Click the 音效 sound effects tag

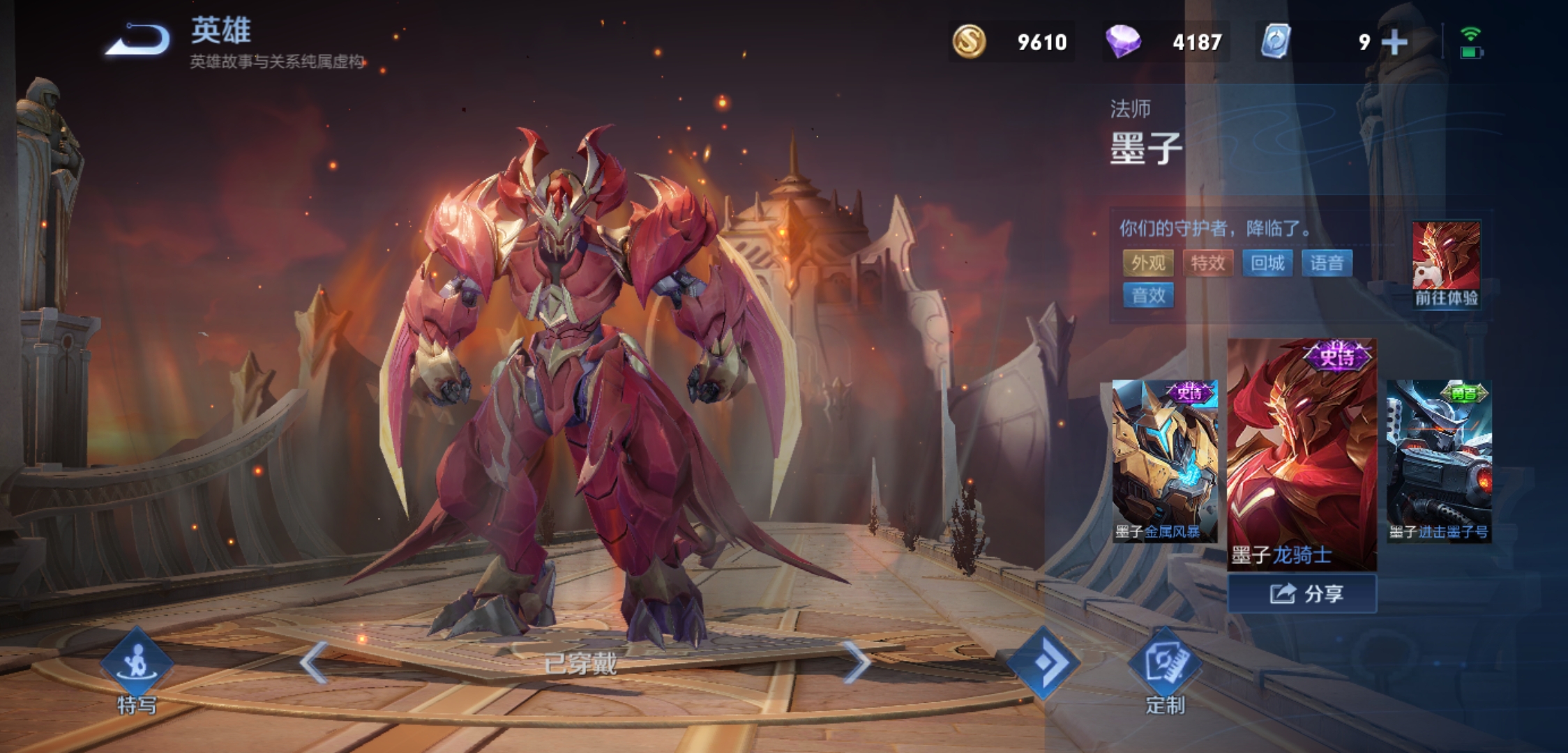(x=1148, y=296)
